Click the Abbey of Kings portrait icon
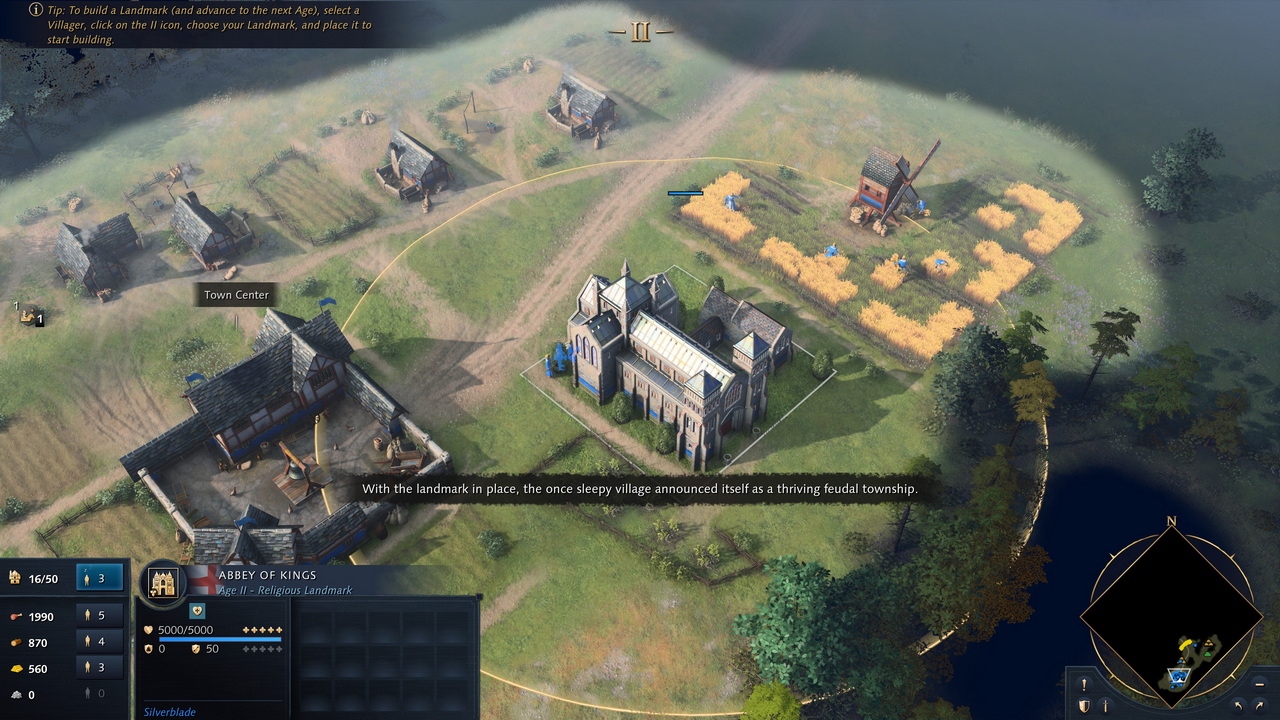The width and height of the screenshot is (1280, 720). (162, 582)
